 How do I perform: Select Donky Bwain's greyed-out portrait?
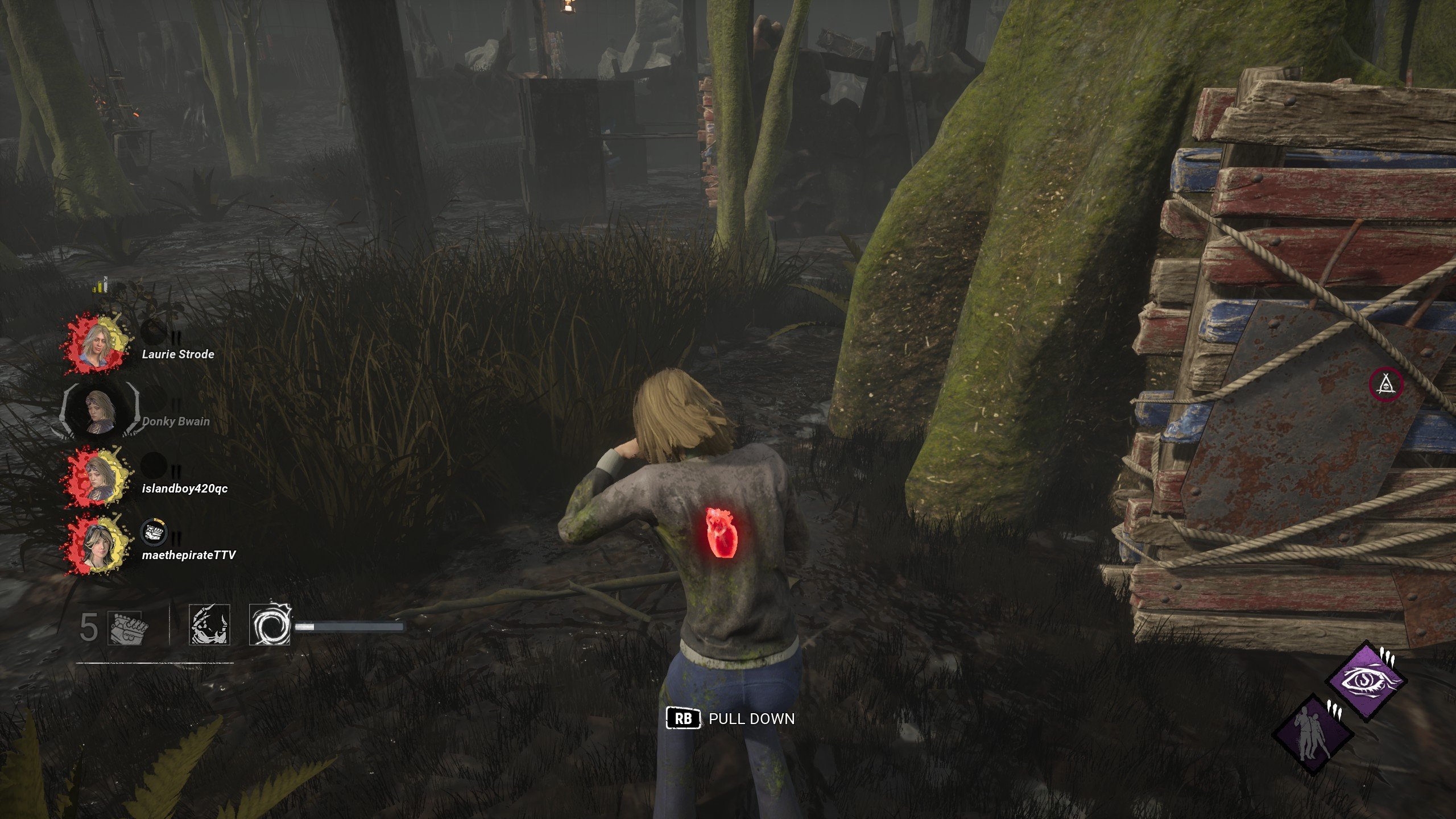[101, 410]
